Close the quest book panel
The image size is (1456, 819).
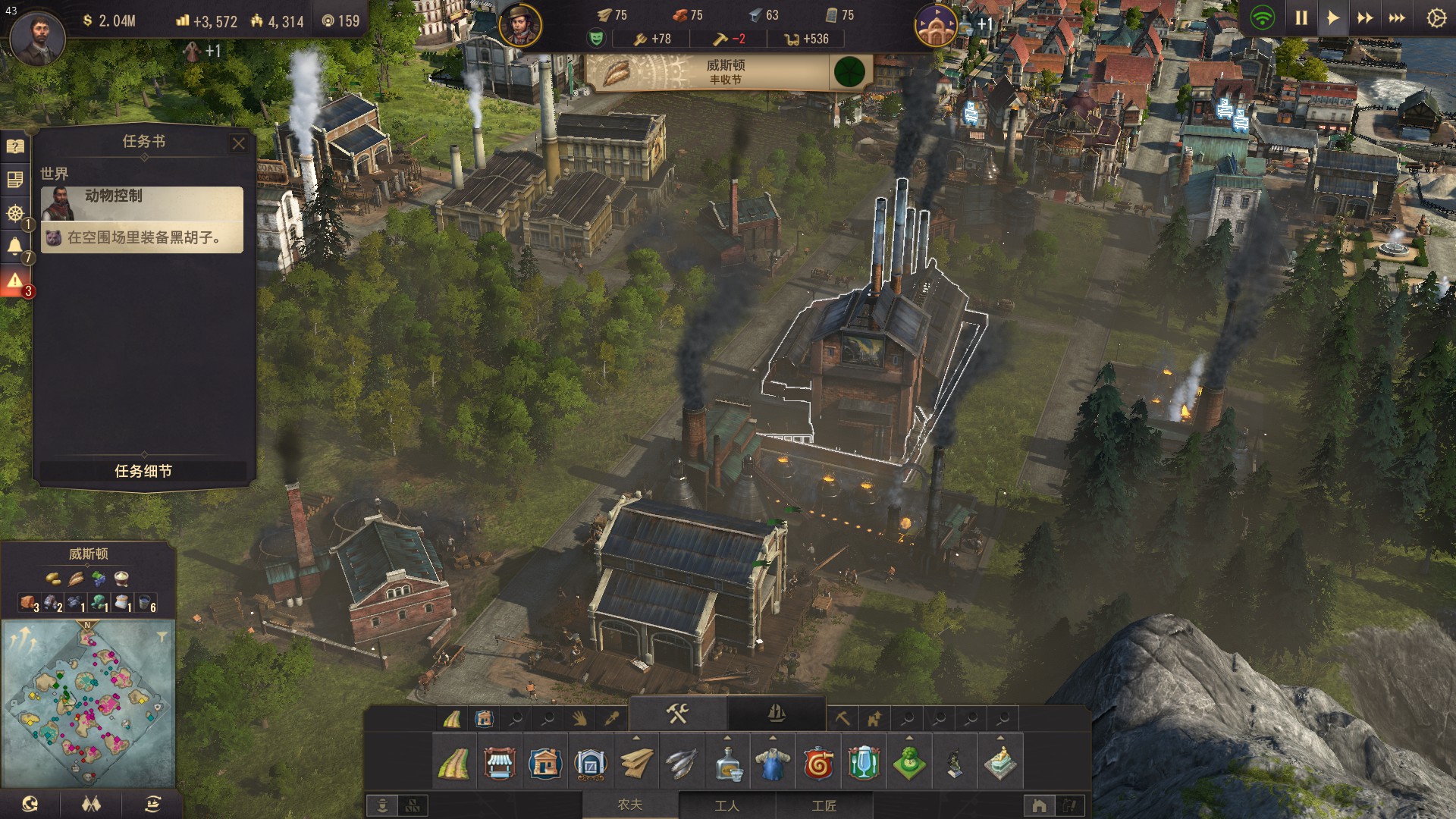(x=239, y=143)
